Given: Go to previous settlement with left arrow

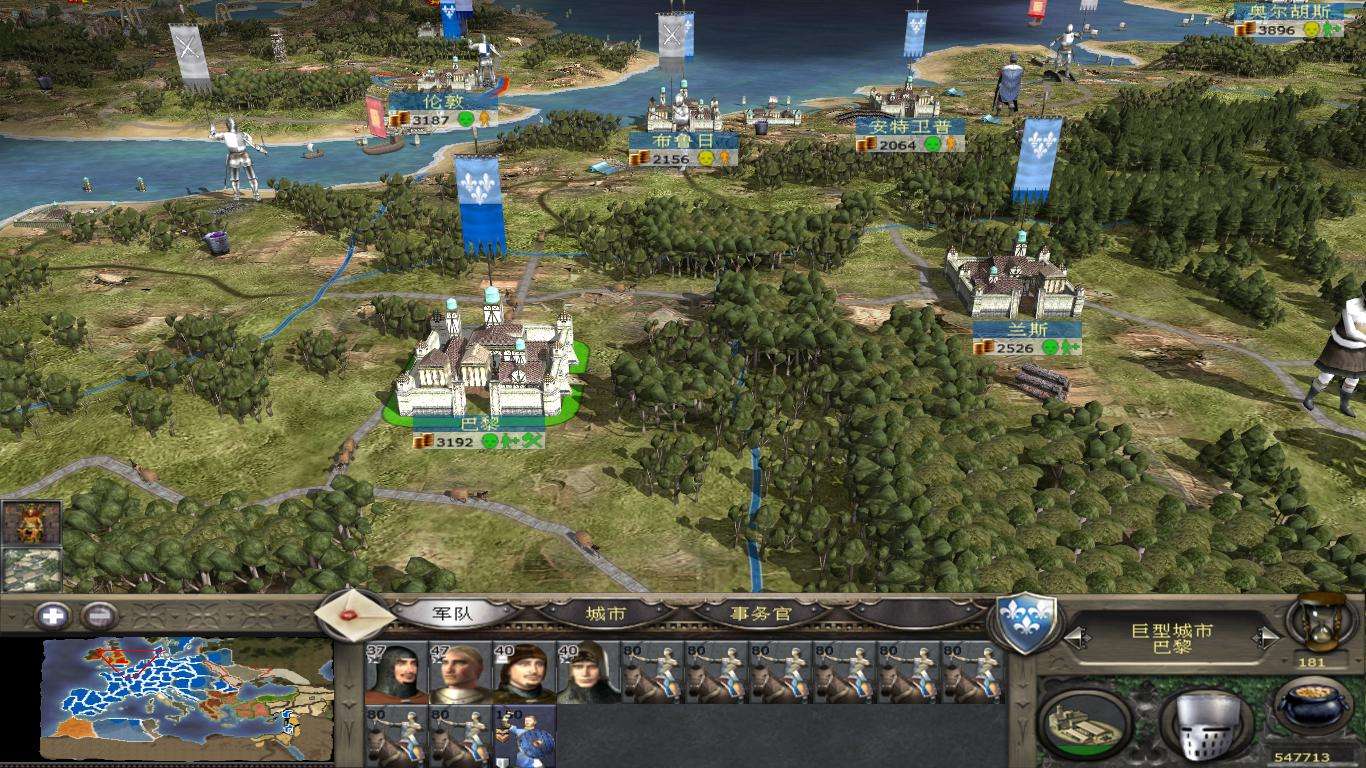Looking at the screenshot, I should coord(1075,637).
